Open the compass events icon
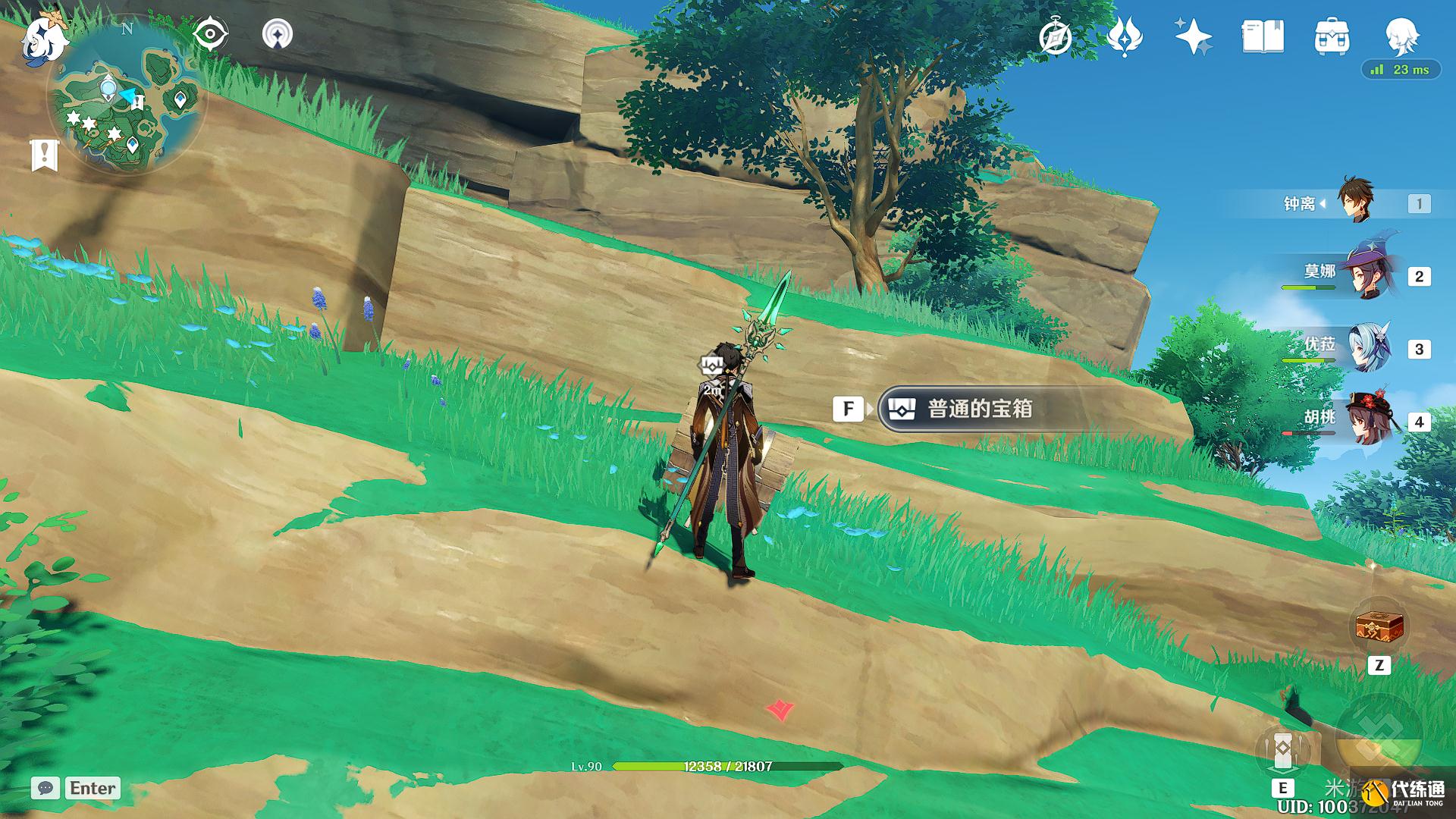 (x=1055, y=37)
